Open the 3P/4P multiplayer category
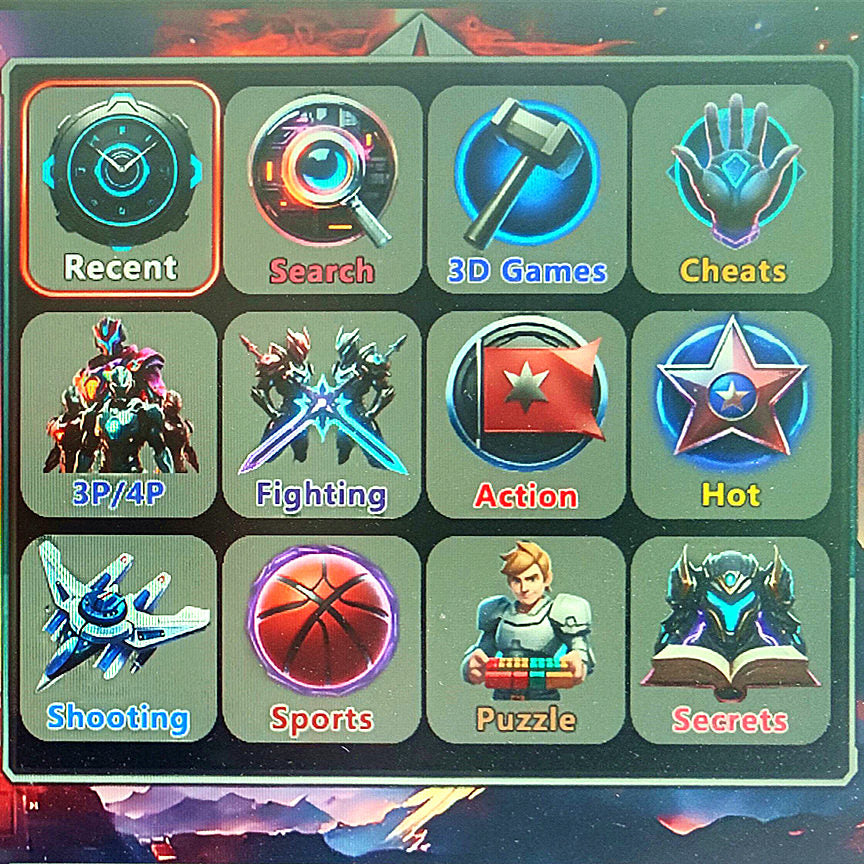This screenshot has height=864, width=864. [x=119, y=414]
